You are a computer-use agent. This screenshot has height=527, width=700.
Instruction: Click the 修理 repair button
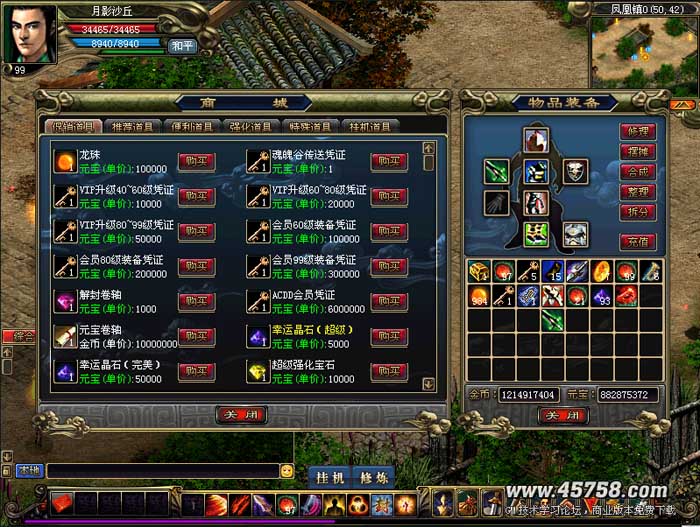point(636,132)
